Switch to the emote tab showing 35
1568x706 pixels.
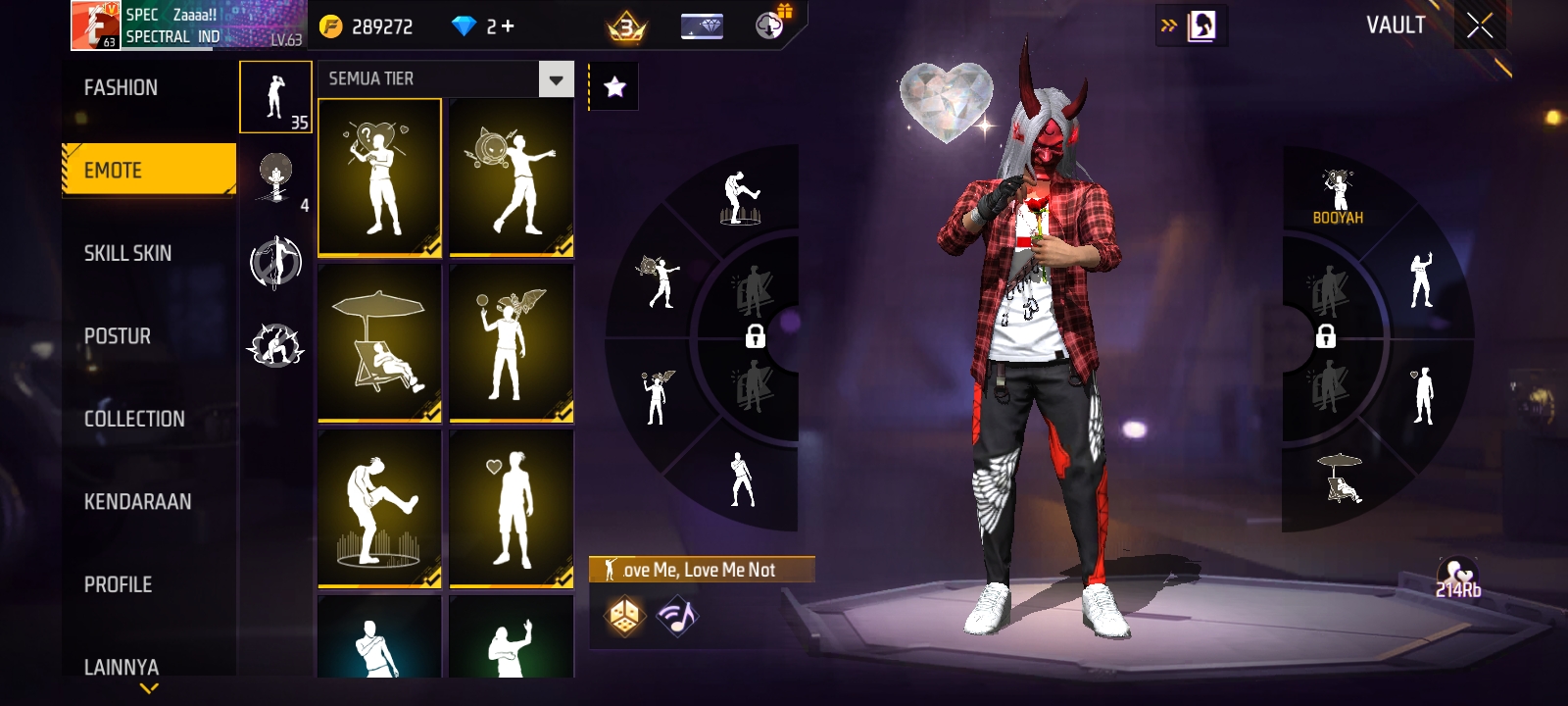(x=275, y=96)
